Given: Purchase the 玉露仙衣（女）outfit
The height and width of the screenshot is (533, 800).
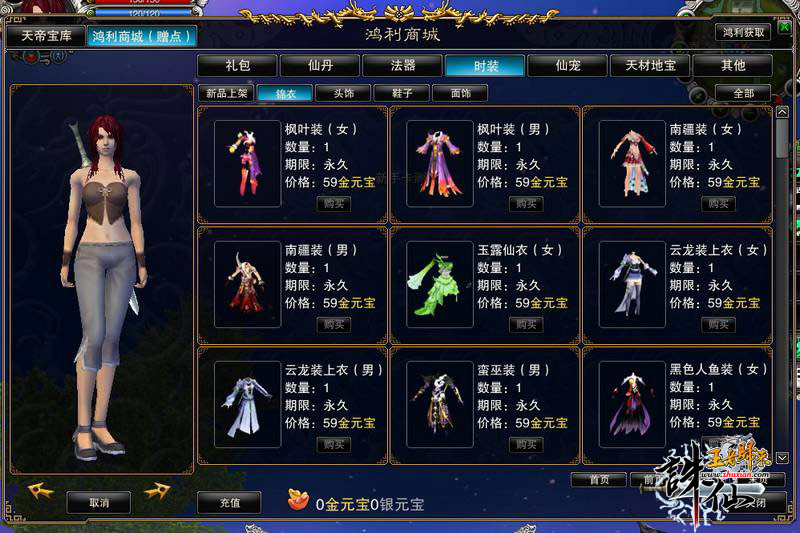Looking at the screenshot, I should coord(526,324).
